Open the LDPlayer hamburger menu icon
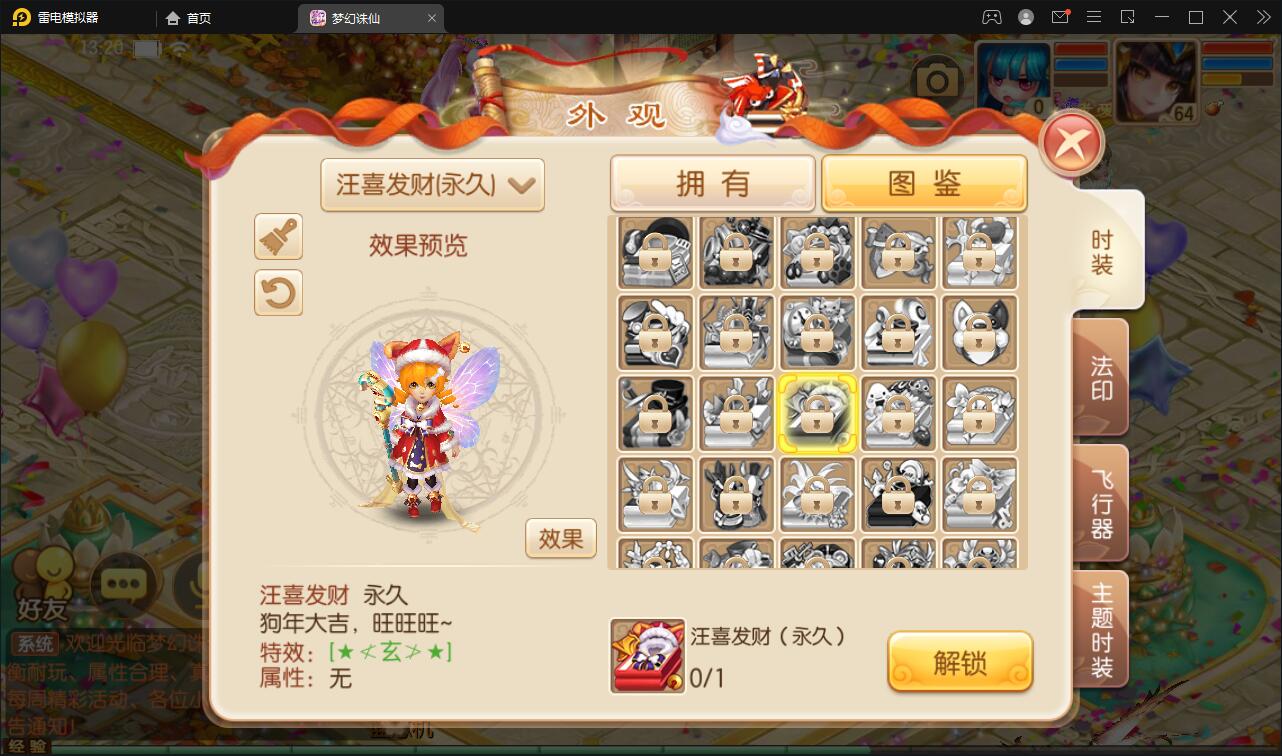 pos(1094,17)
